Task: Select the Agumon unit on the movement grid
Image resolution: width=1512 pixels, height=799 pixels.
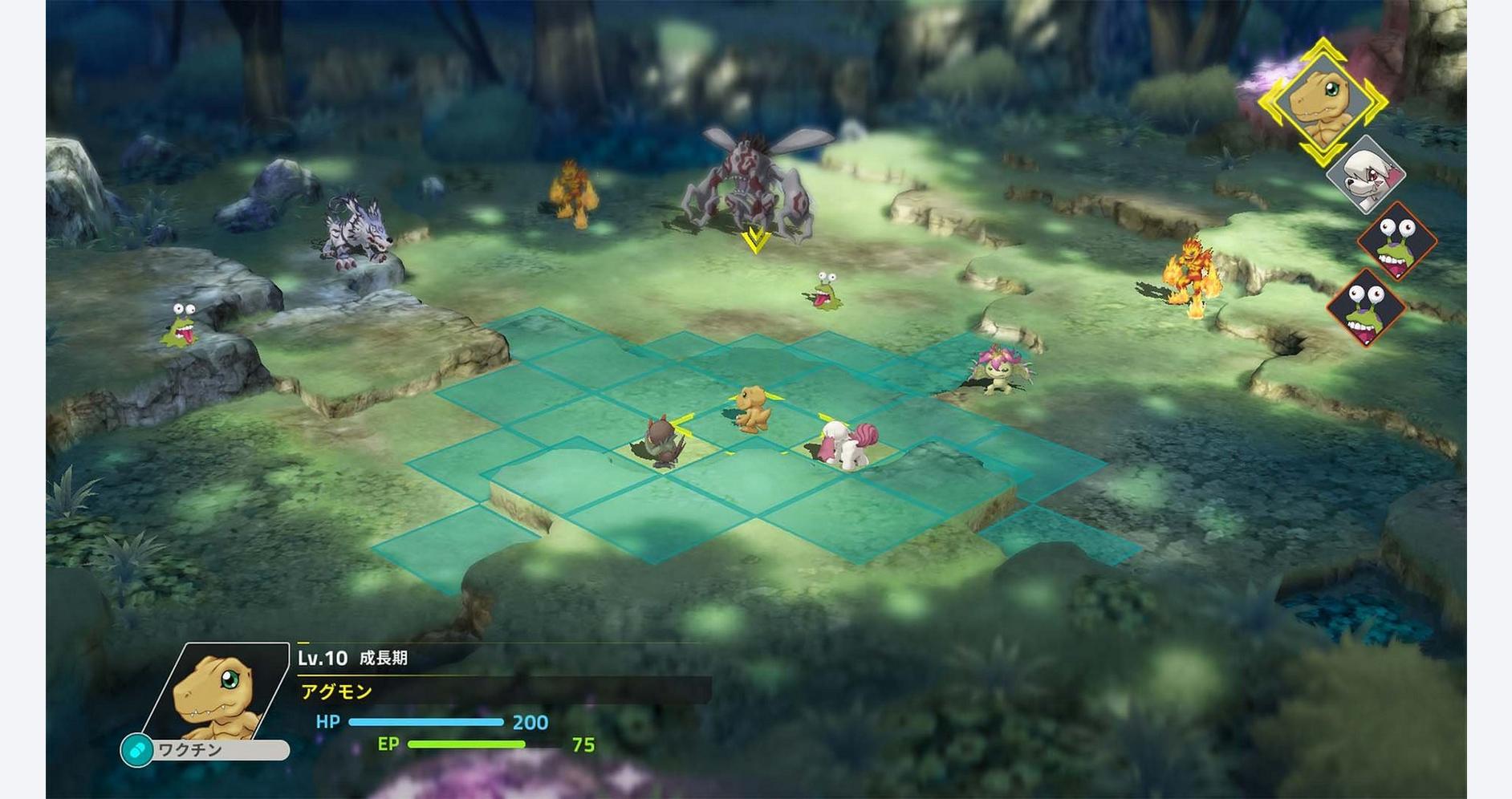Action: tap(753, 408)
